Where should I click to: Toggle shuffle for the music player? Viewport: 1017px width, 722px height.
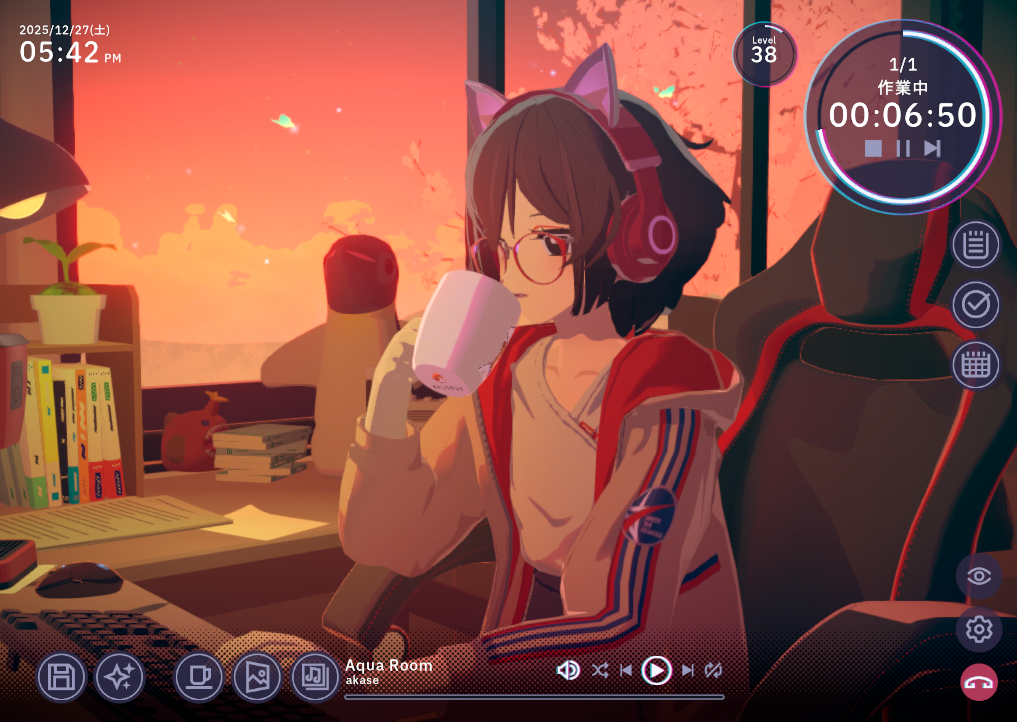(x=600, y=670)
